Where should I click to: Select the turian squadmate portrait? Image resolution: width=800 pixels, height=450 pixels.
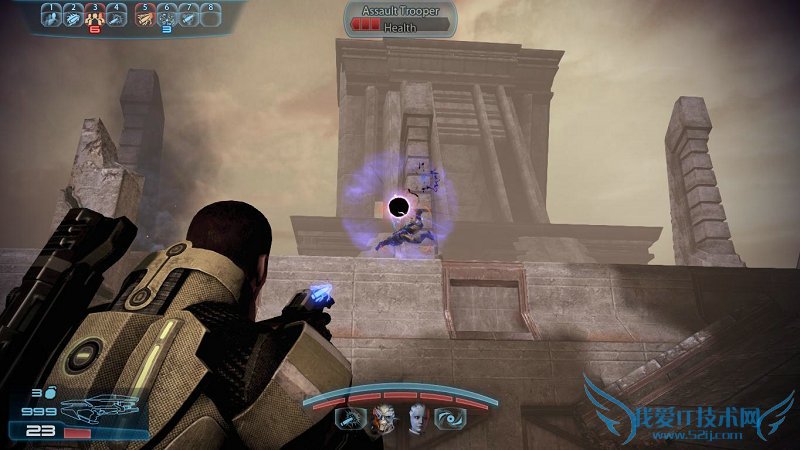[385, 419]
